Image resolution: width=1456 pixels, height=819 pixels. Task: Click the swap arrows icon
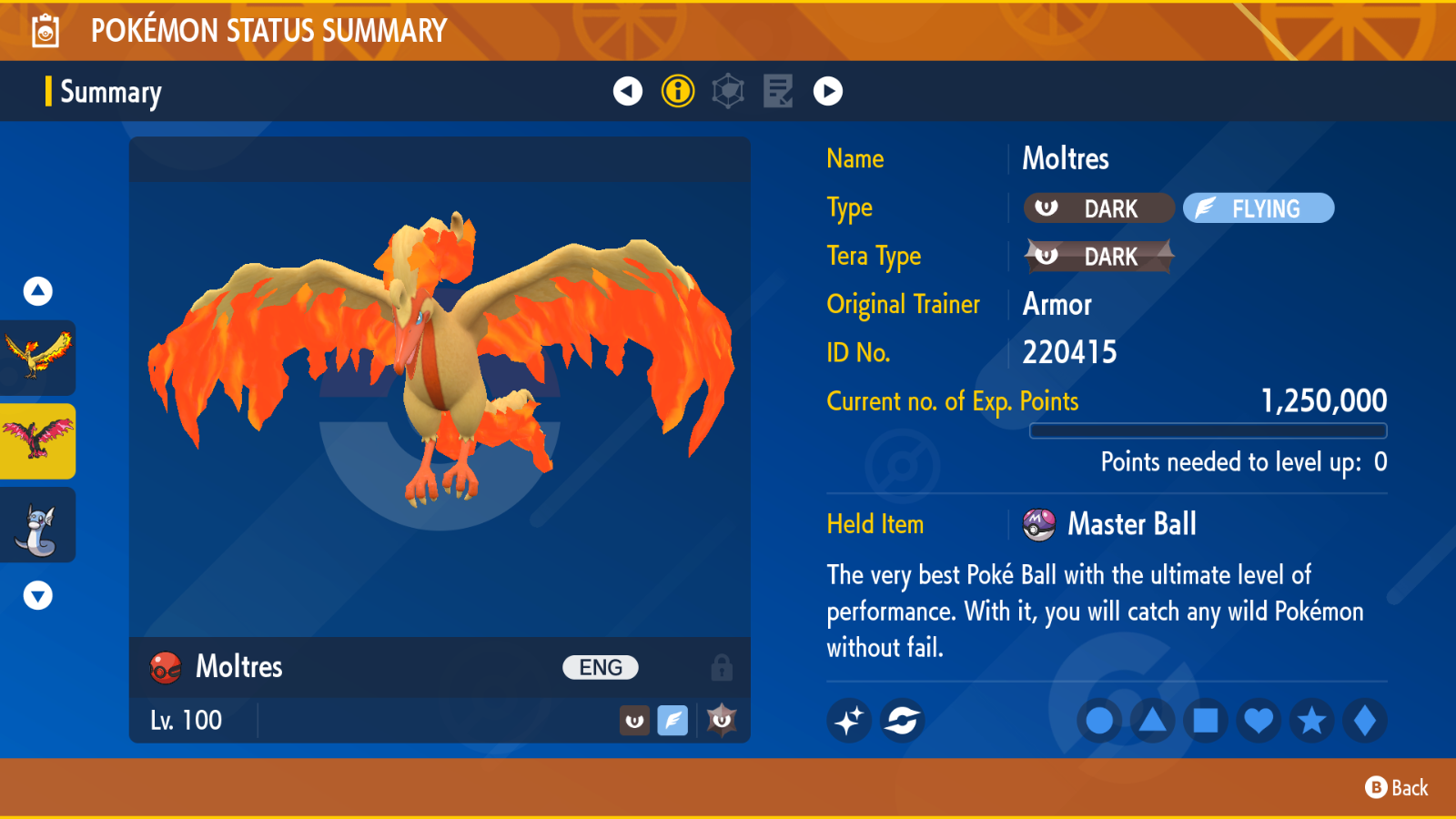(902, 721)
